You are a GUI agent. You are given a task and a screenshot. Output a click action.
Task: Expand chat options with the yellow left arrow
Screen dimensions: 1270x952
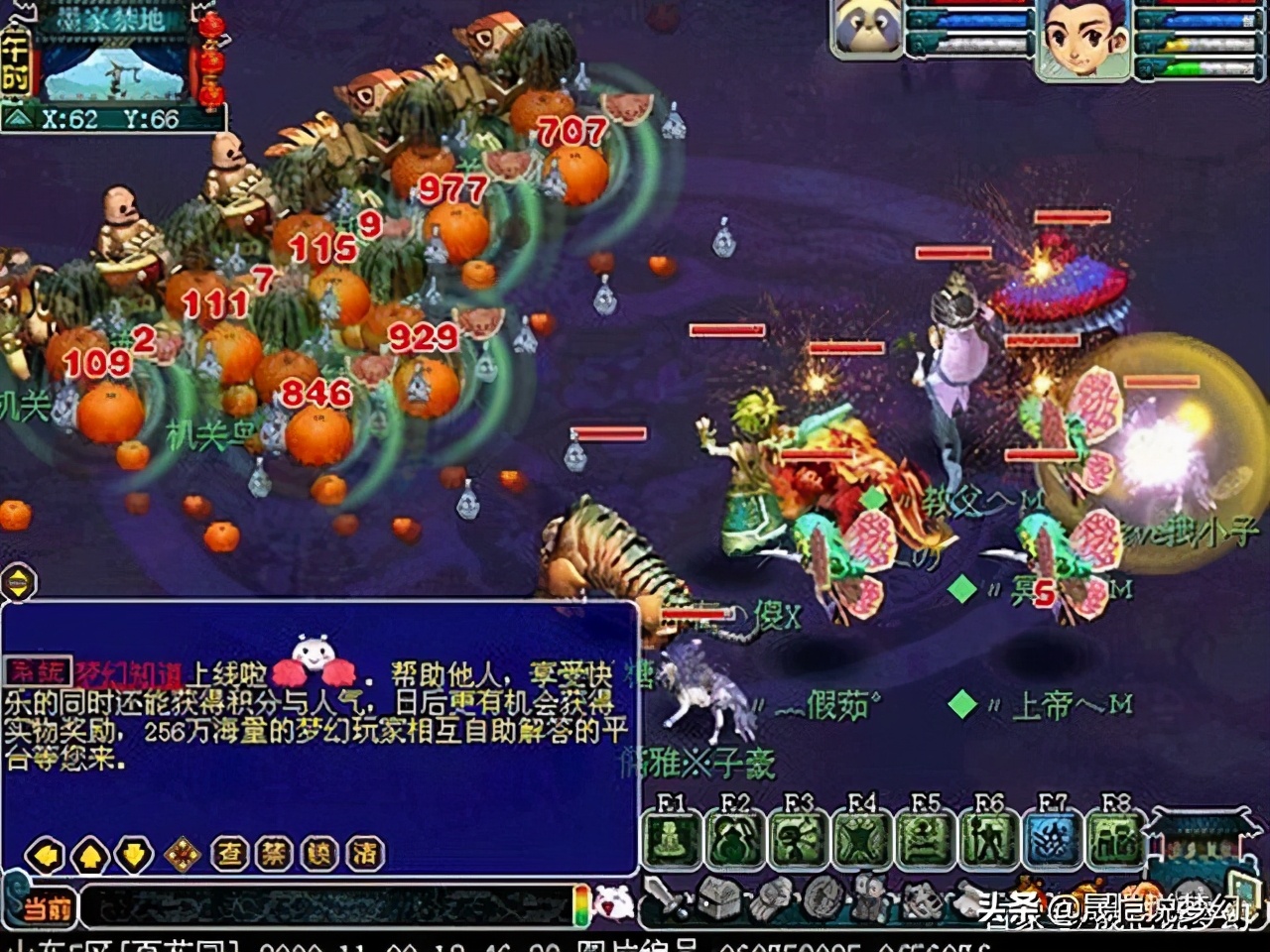(x=46, y=854)
